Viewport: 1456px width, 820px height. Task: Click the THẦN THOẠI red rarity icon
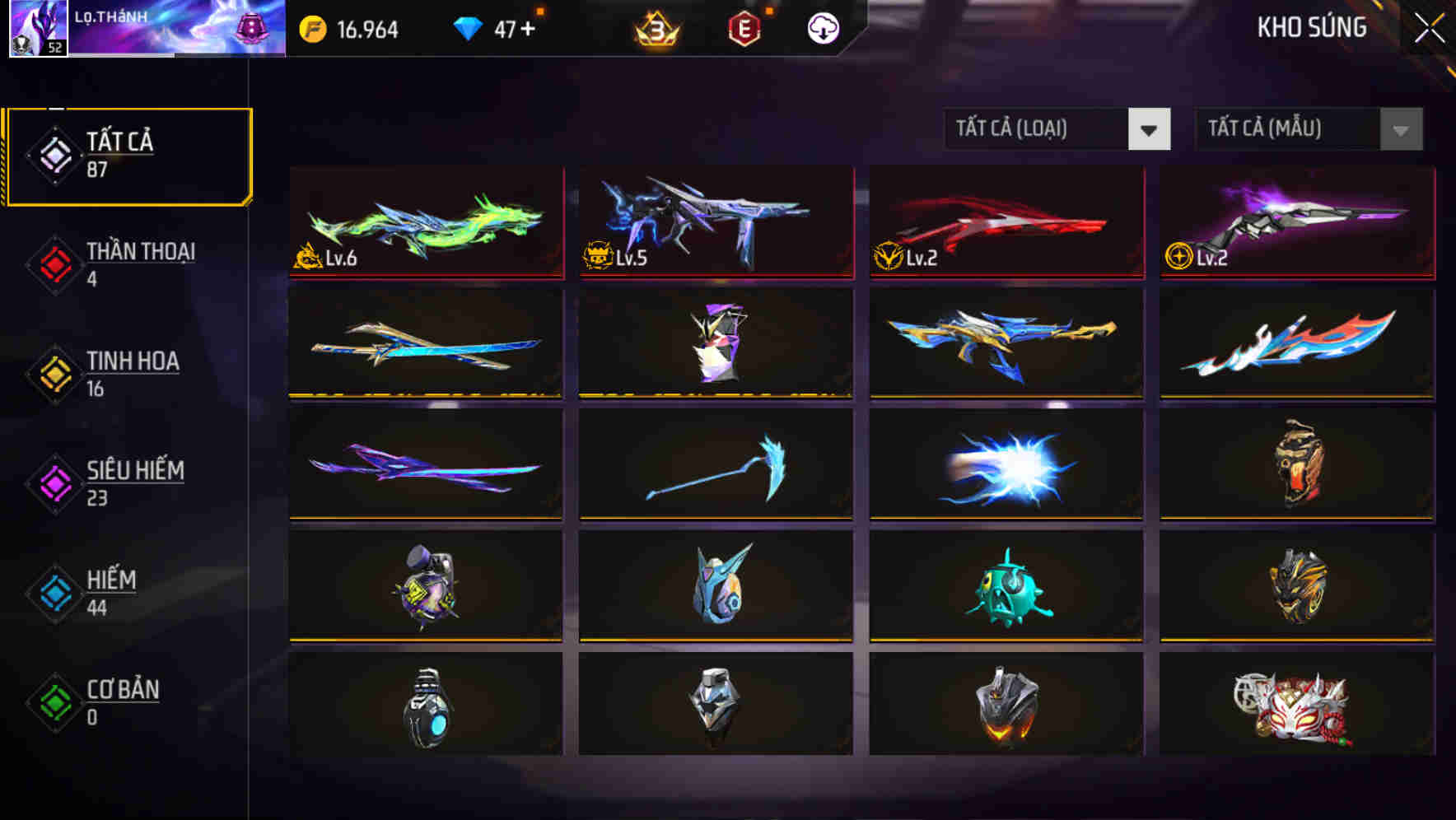[53, 263]
